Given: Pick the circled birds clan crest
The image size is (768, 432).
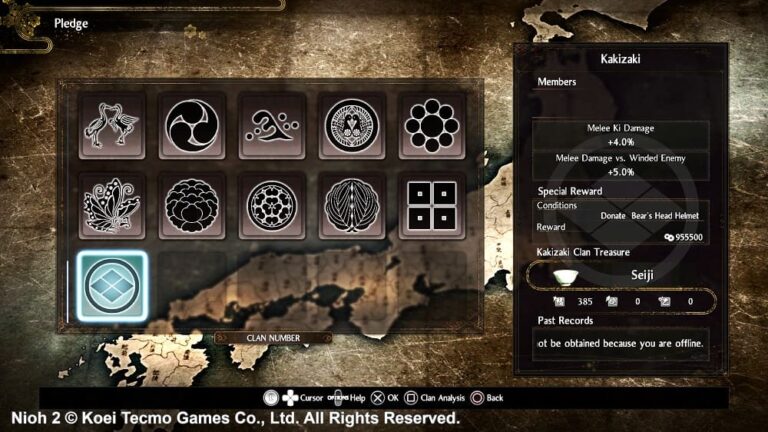Looking at the screenshot, I should coord(352,125).
